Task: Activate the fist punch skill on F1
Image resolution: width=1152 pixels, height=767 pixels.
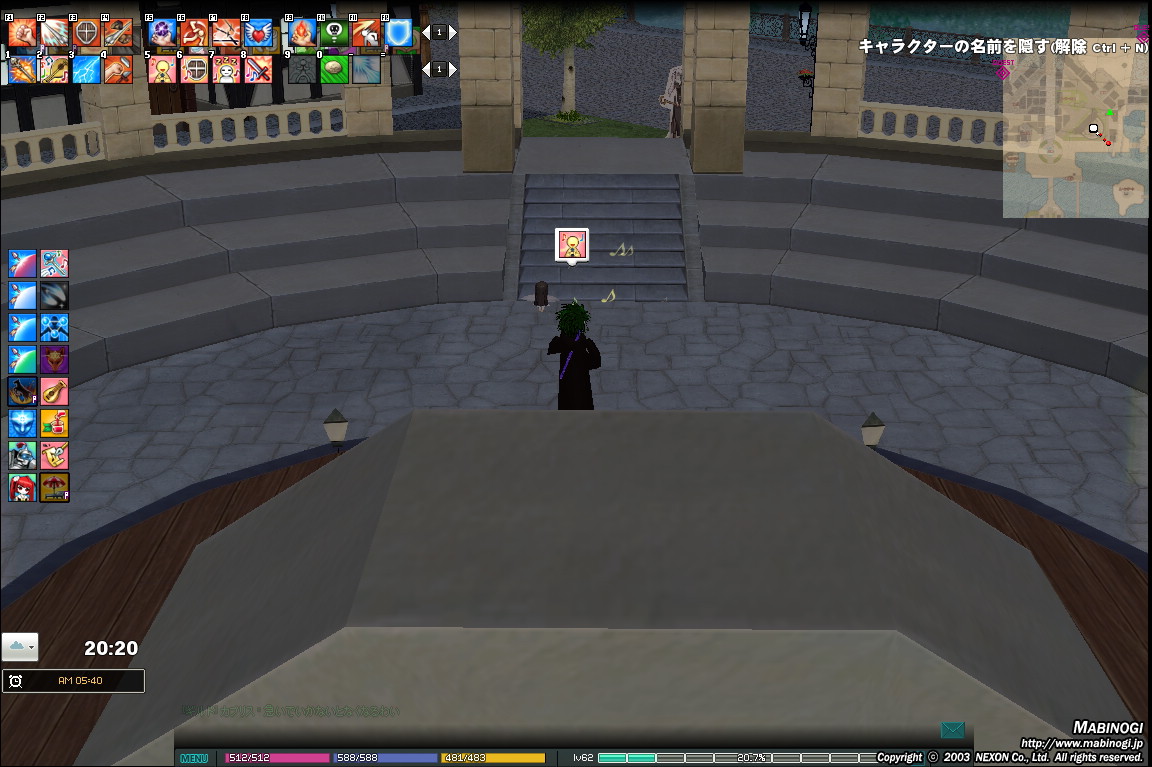Action: (x=21, y=34)
